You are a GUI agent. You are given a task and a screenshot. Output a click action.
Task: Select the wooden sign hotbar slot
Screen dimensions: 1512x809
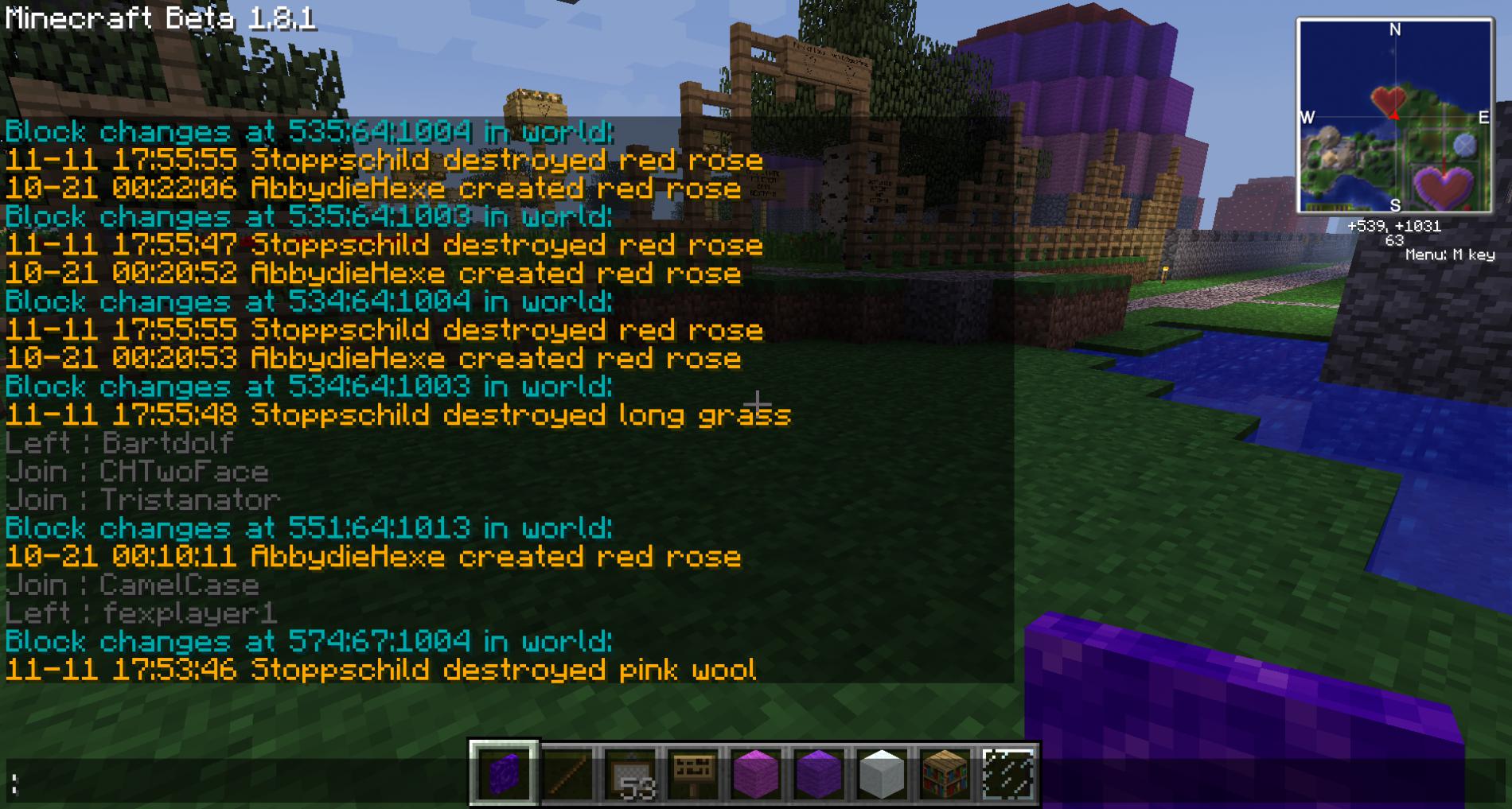coord(693,773)
